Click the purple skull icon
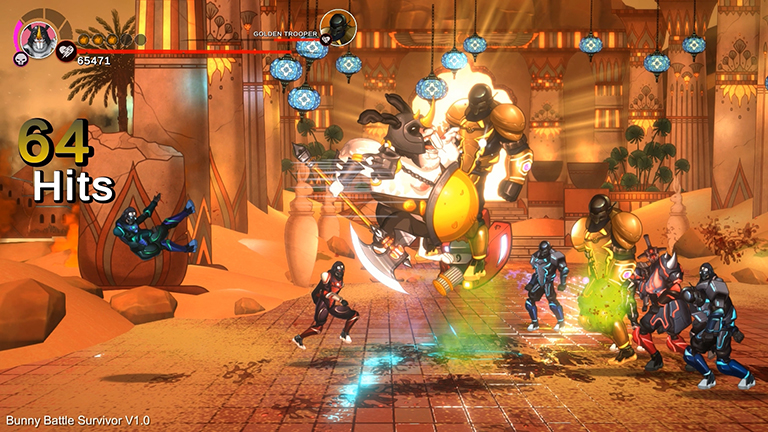This screenshot has width=768, height=432. pyautogui.click(x=20, y=59)
